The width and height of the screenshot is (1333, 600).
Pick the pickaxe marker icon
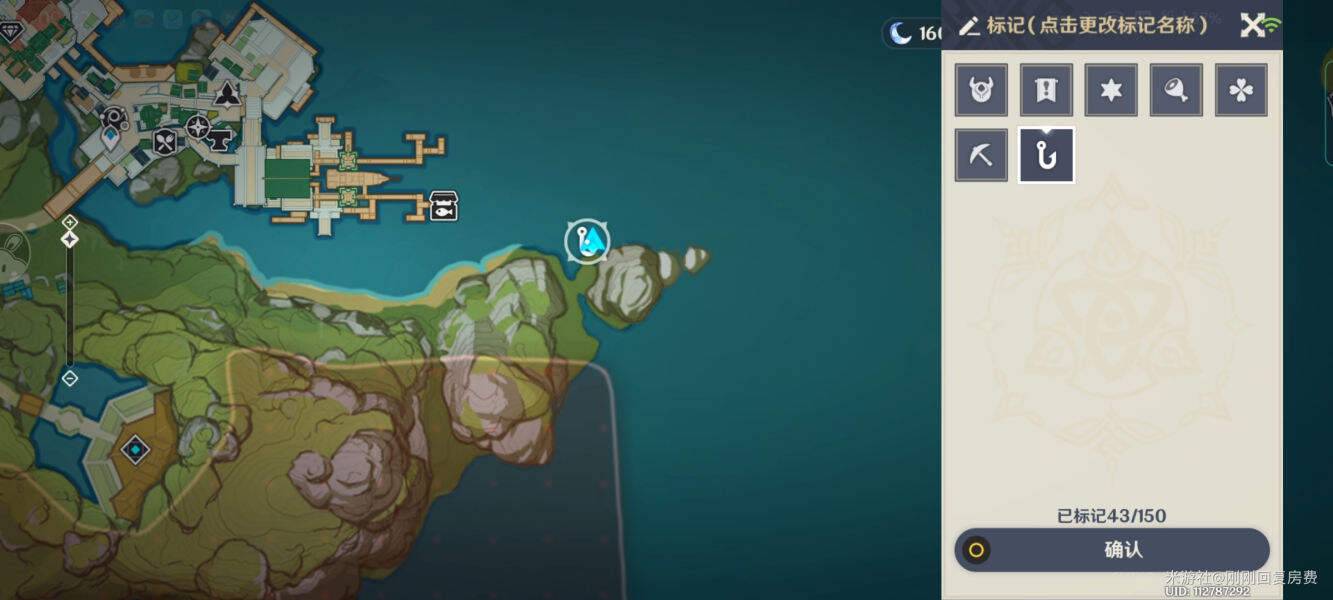click(x=981, y=156)
